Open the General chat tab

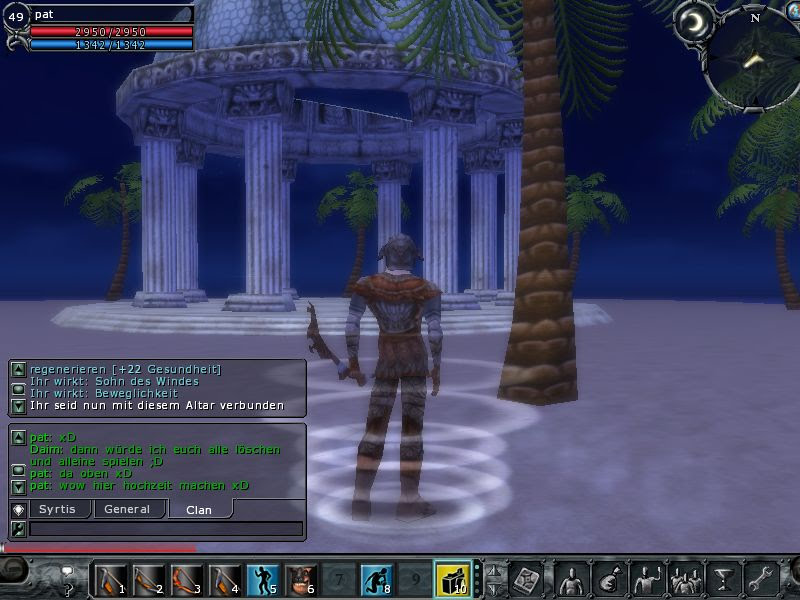(127, 509)
